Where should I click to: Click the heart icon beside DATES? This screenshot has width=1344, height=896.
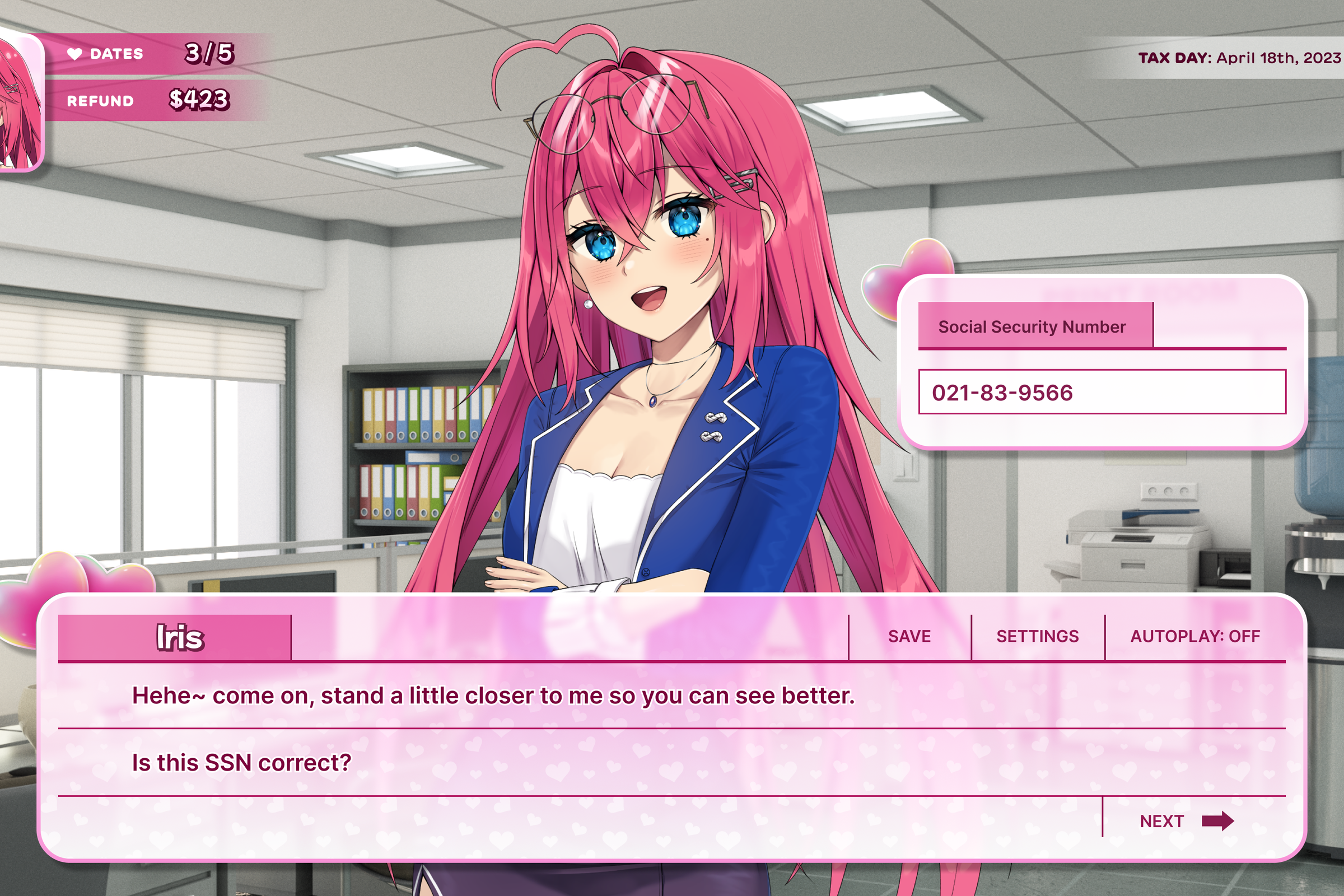click(x=74, y=54)
